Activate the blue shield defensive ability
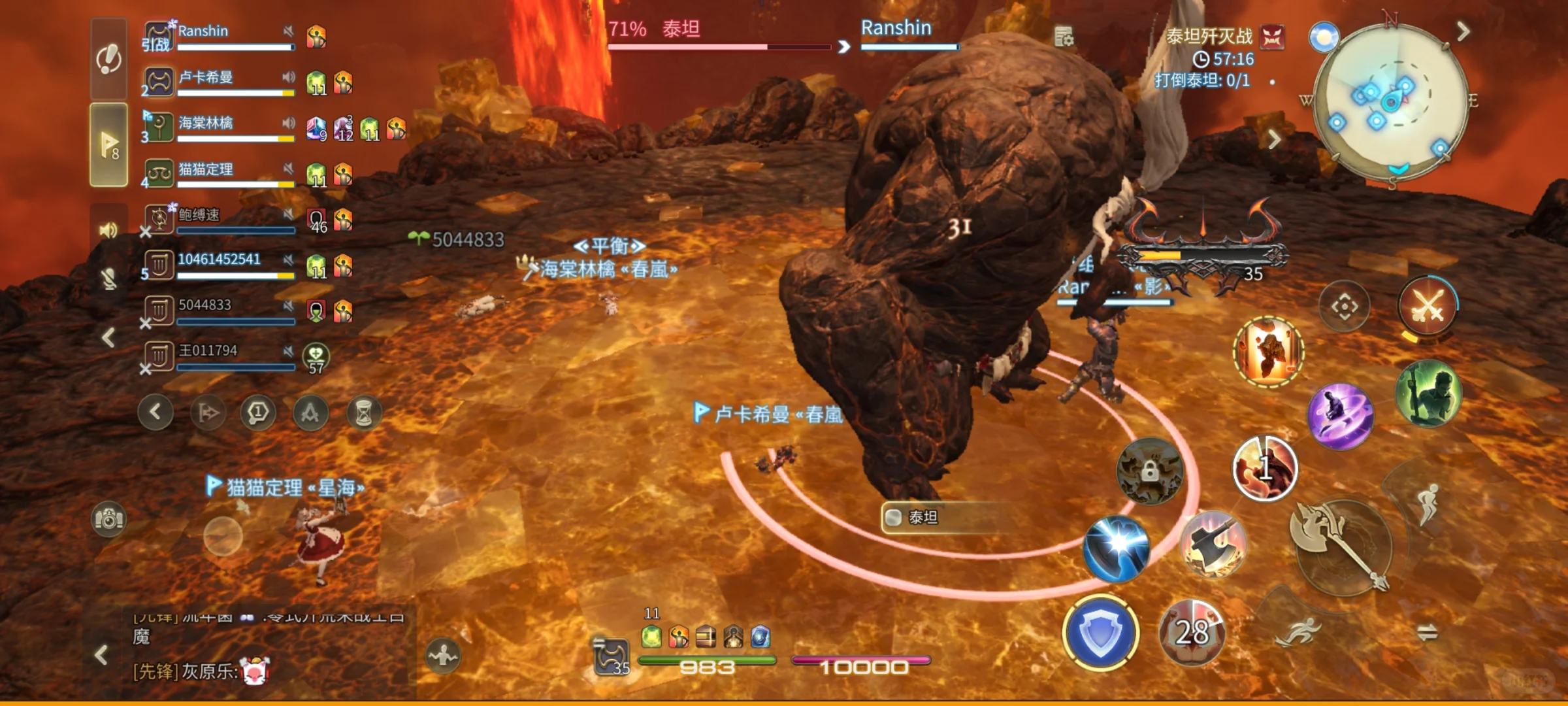 (x=1101, y=633)
